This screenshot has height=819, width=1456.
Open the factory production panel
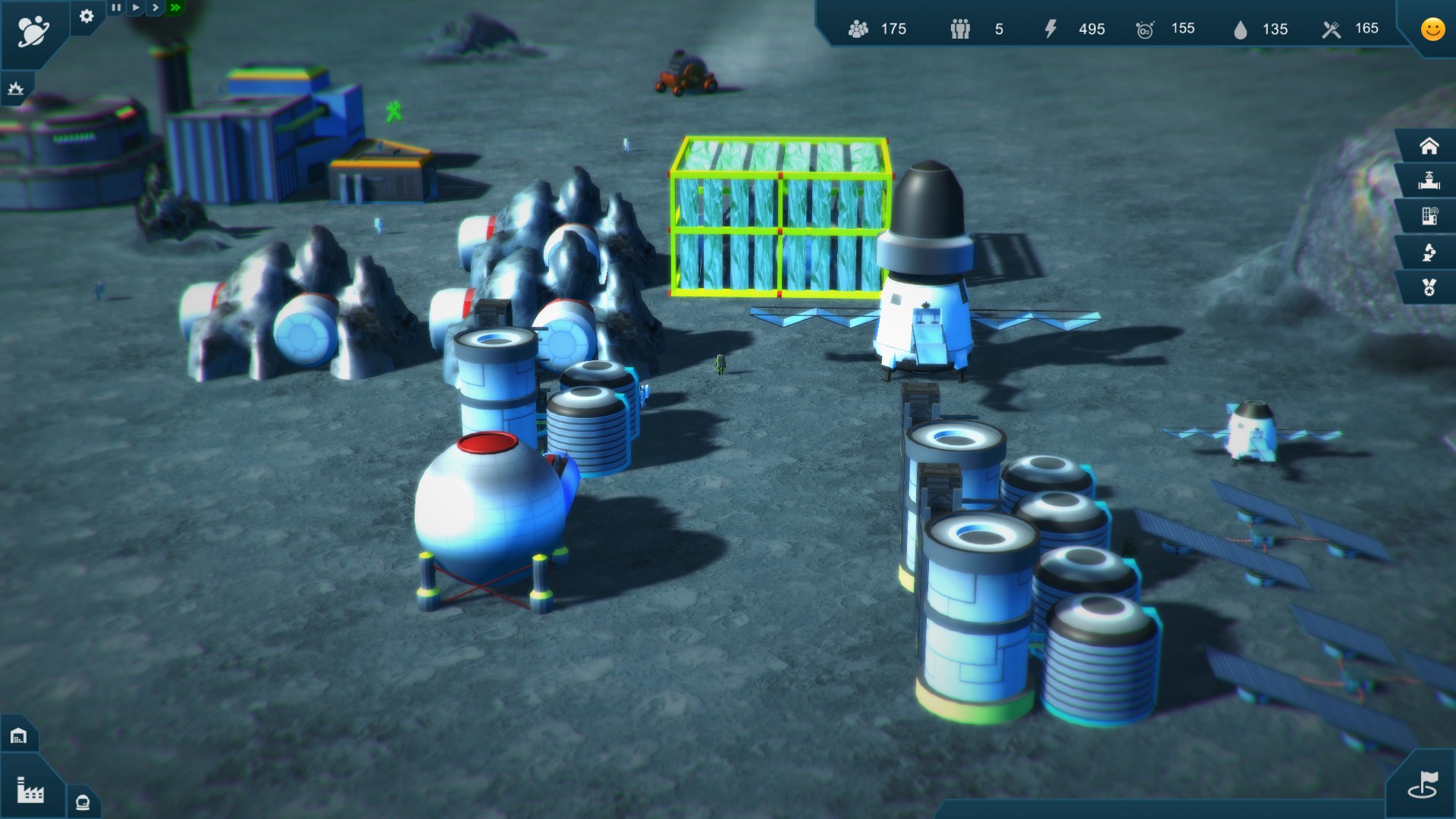tap(30, 791)
